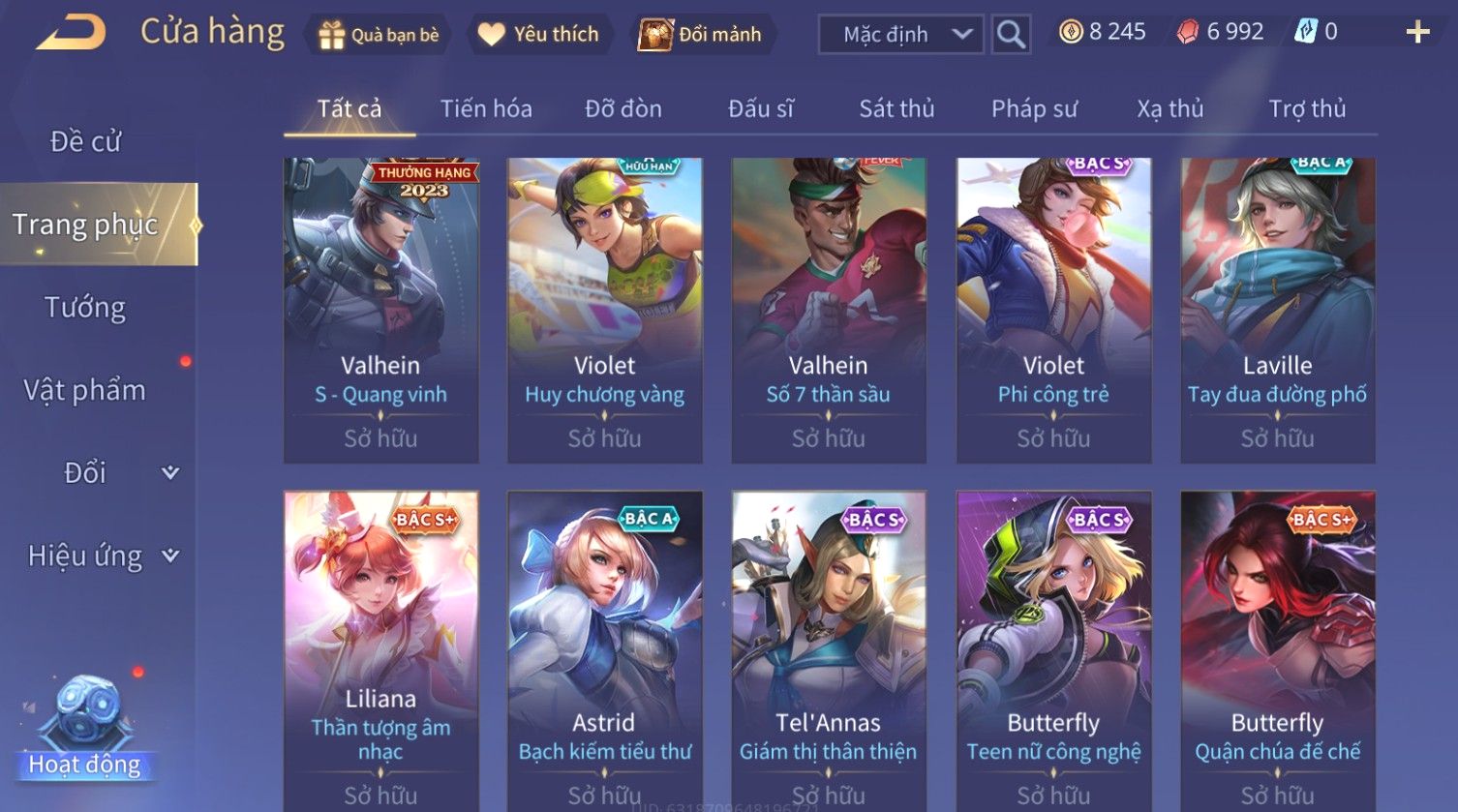Expand the Mặc định sort dropdown

tap(900, 35)
